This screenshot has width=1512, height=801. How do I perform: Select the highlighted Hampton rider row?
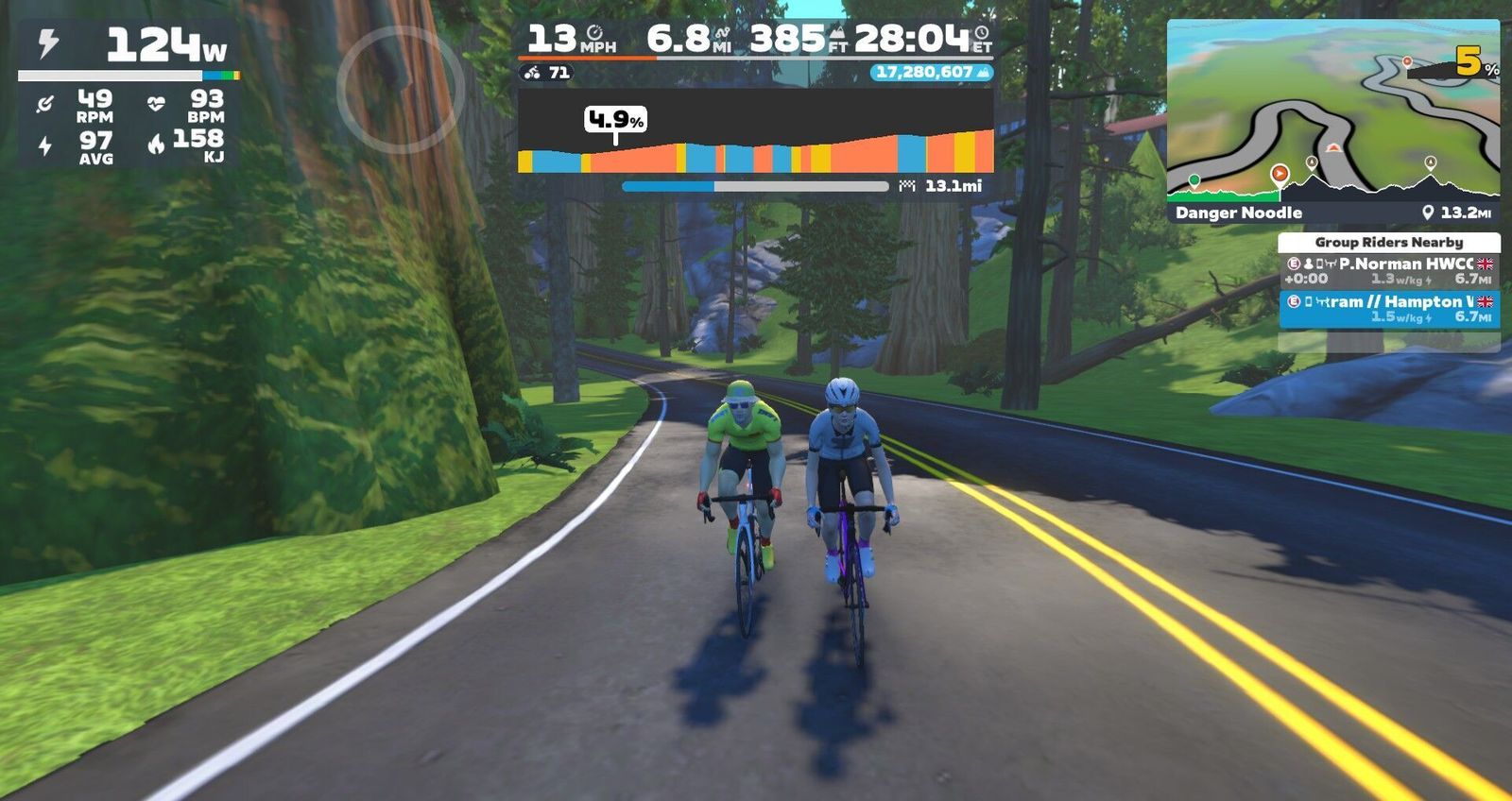tap(1388, 309)
